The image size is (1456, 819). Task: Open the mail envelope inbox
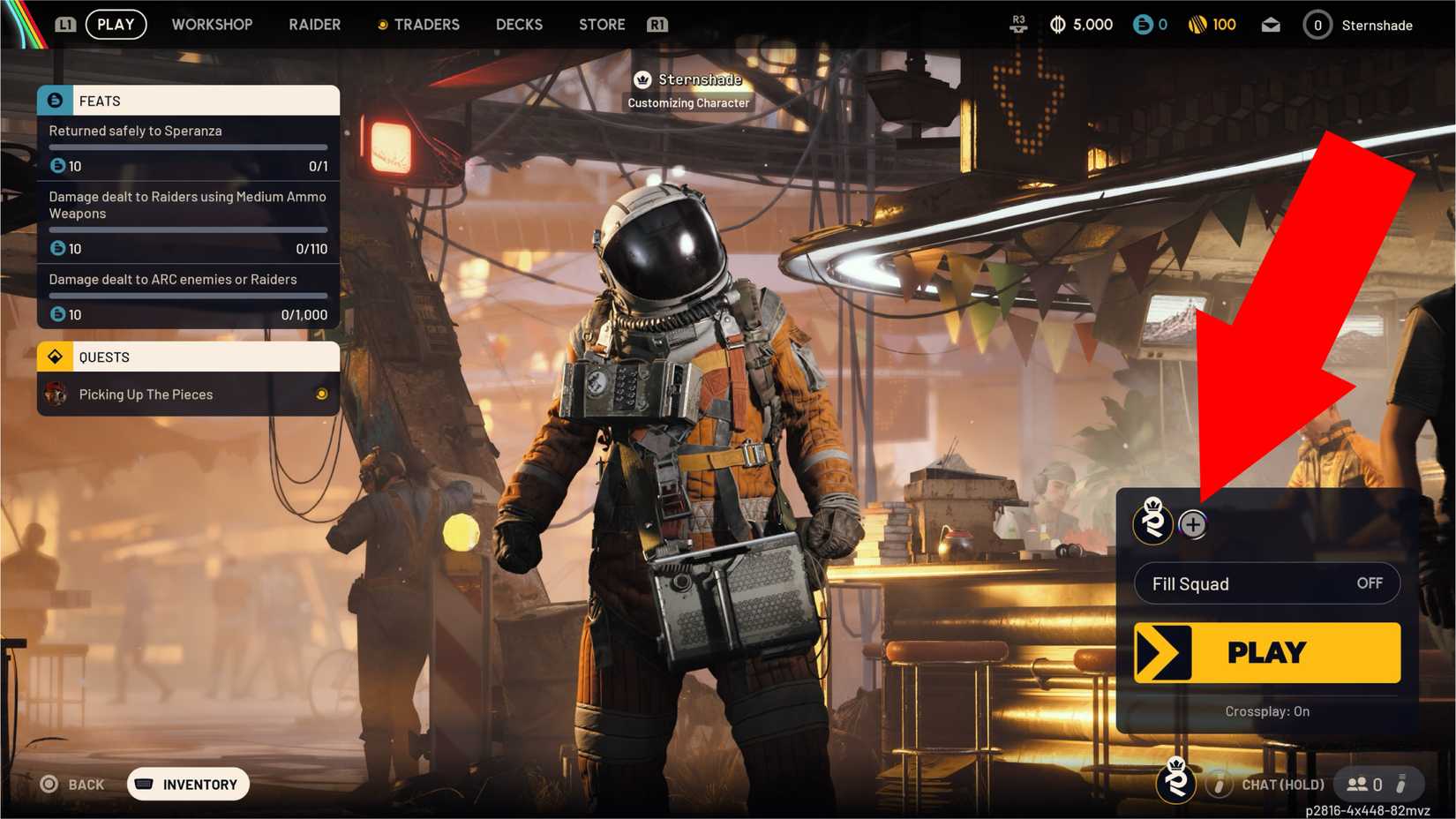coord(1271,24)
